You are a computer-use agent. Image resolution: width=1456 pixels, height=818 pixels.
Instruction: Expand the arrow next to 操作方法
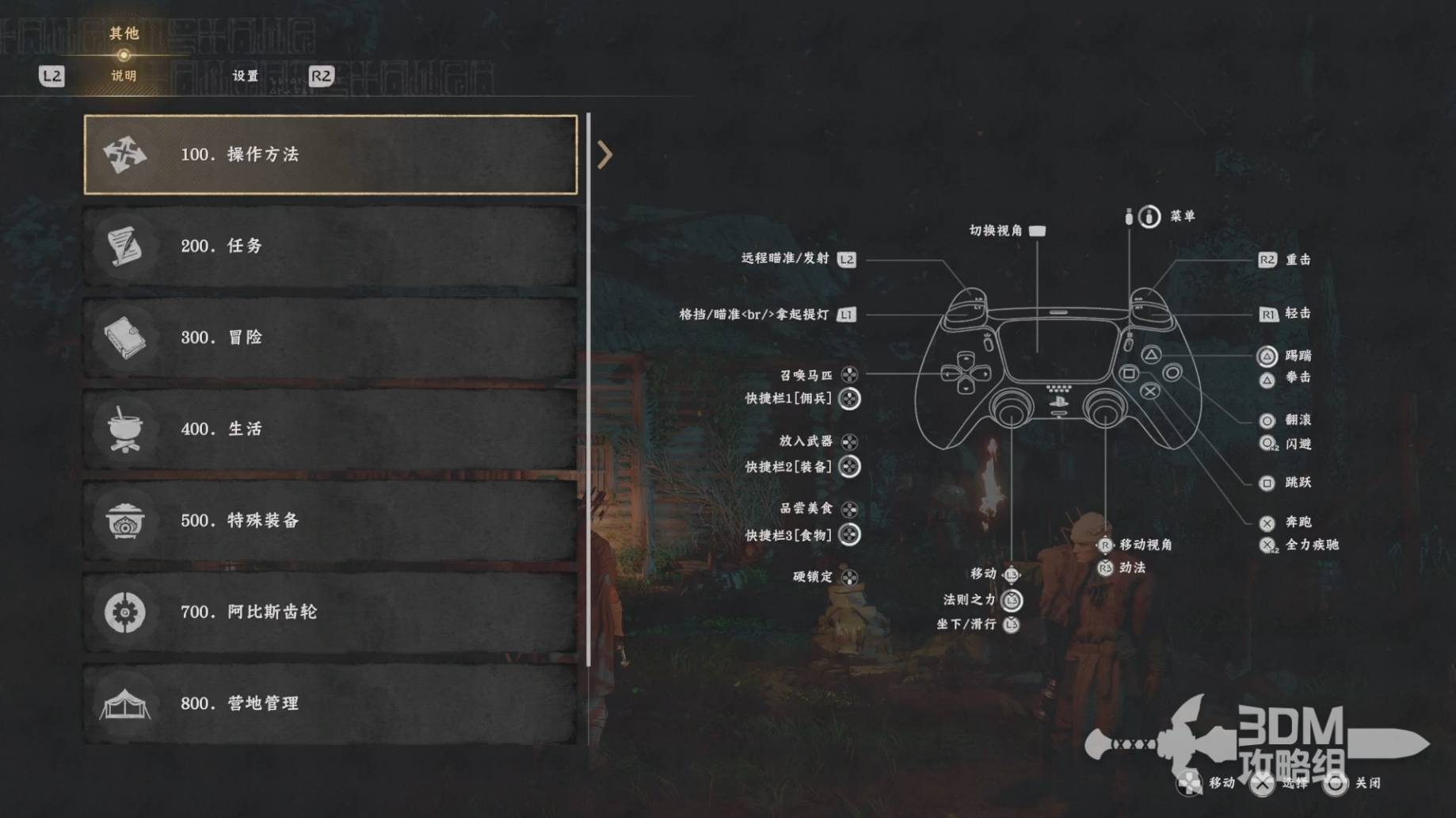click(605, 155)
